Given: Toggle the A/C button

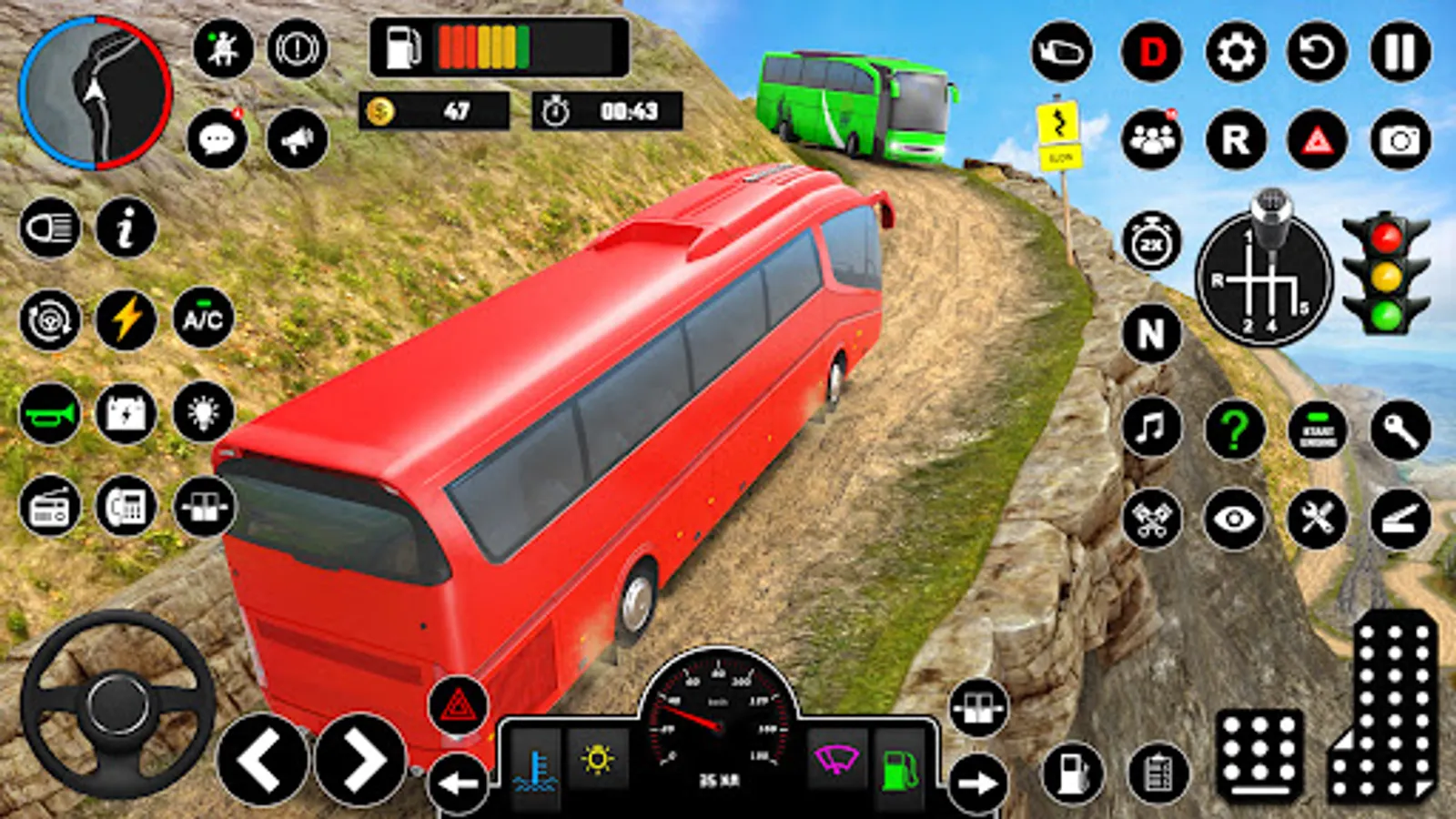Looking at the screenshot, I should 203,319.
